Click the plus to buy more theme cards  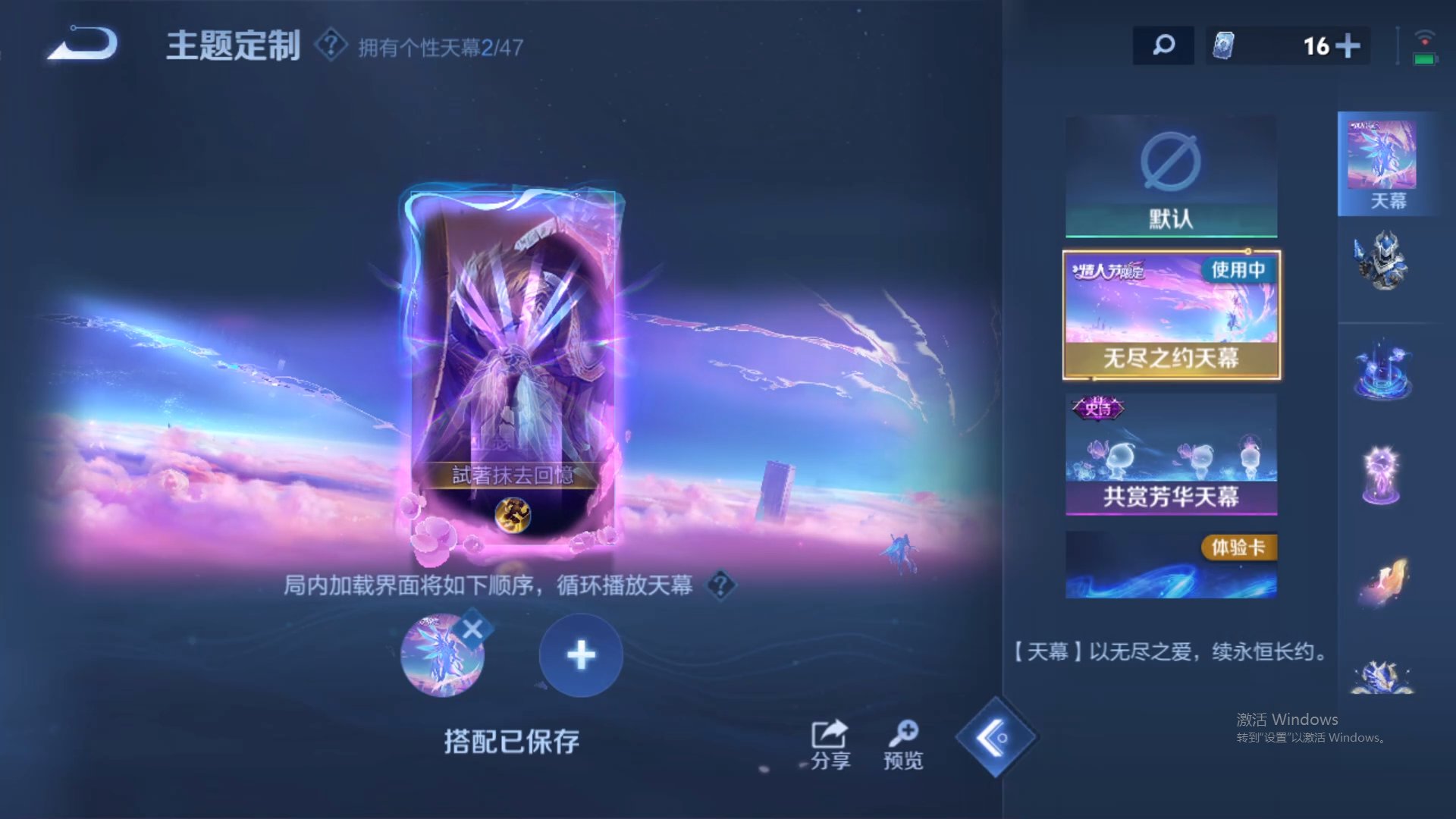point(1348,45)
